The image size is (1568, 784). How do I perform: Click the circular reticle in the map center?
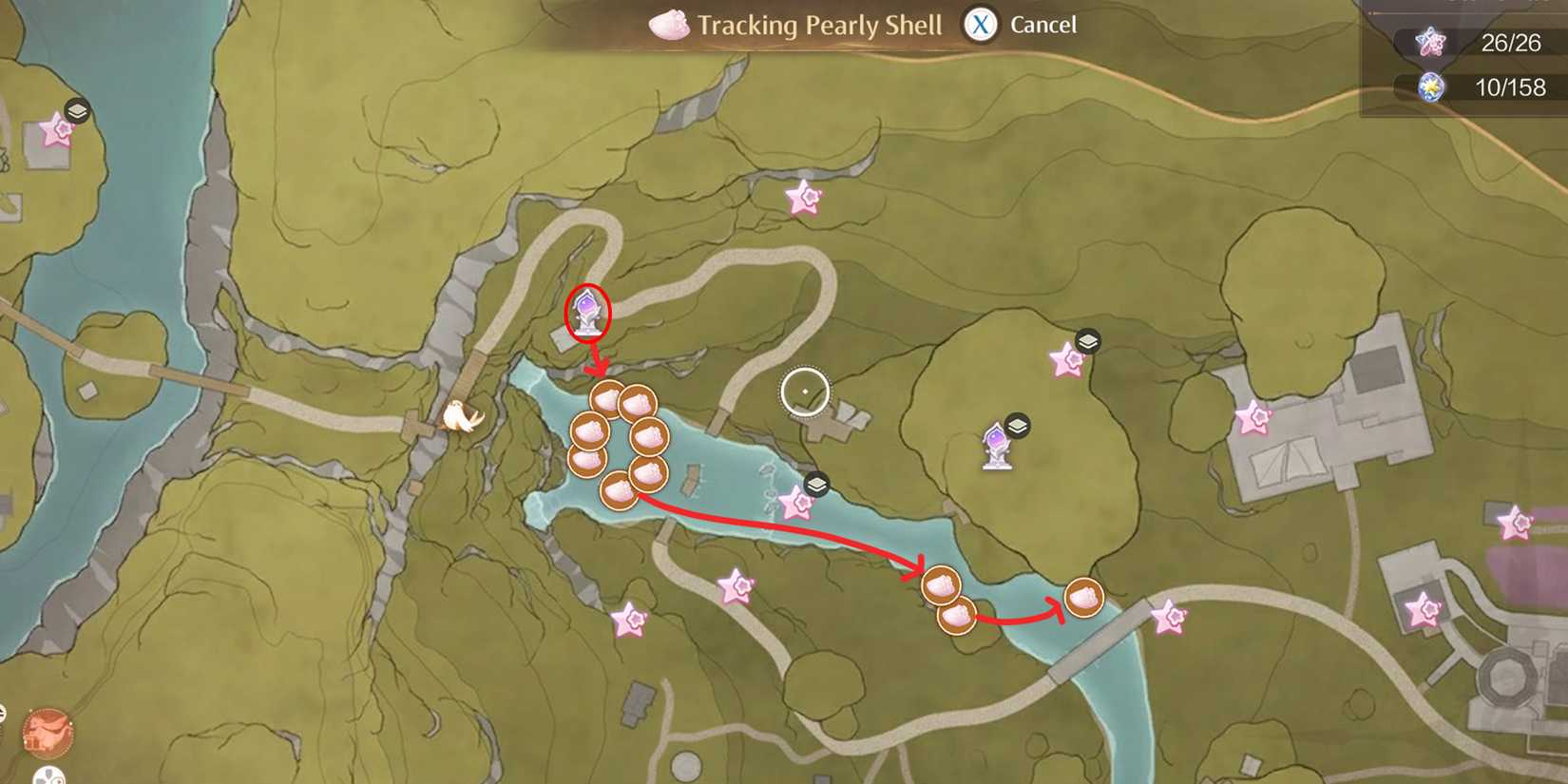804,390
